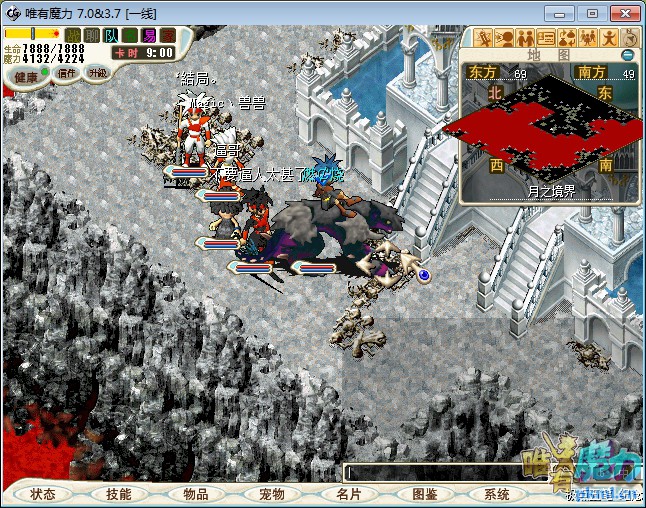This screenshot has width=646, height=508.
Task: Open the 系统 system menu
Action: pos(497,494)
